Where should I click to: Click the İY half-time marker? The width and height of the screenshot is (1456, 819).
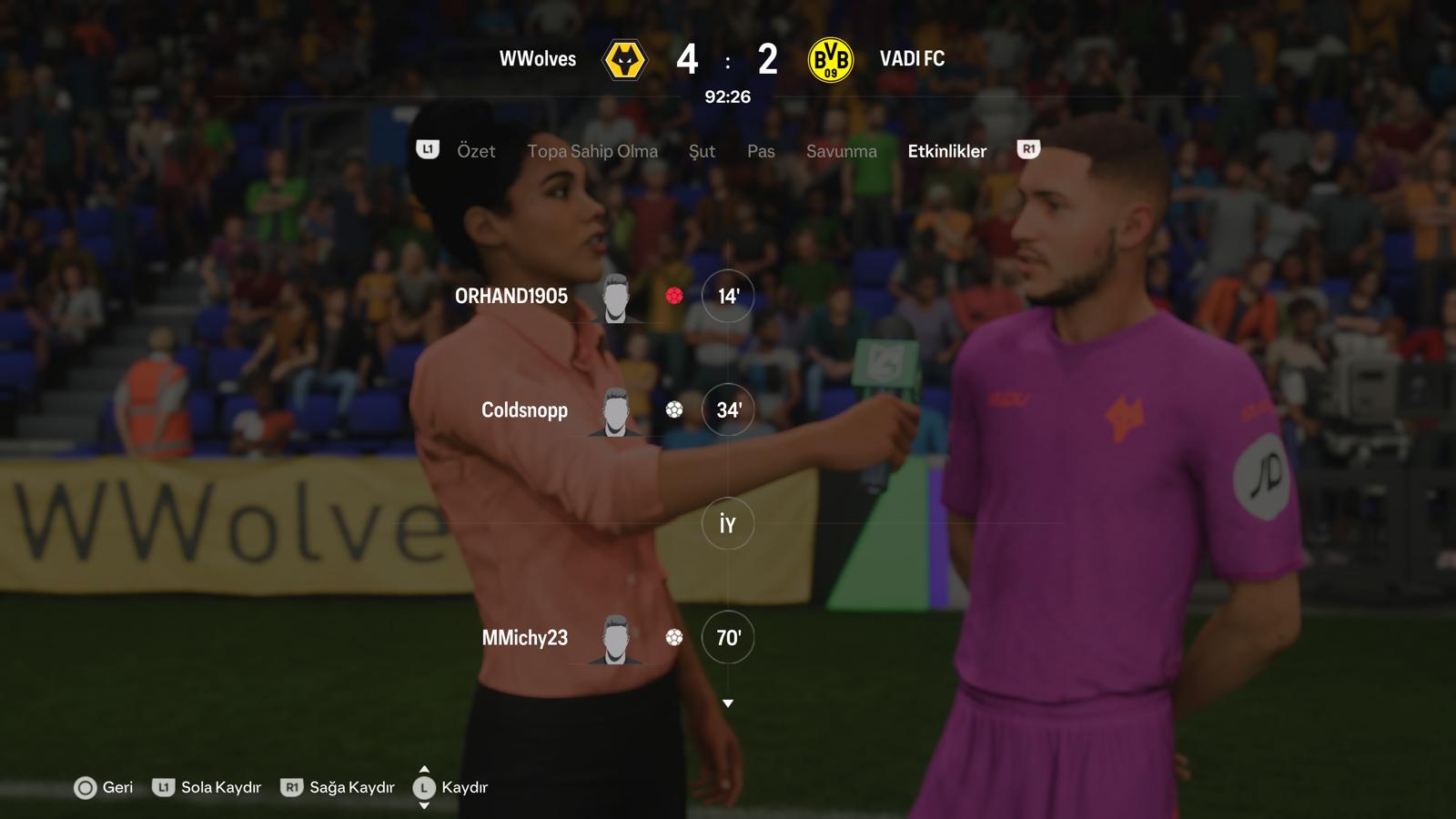click(727, 524)
